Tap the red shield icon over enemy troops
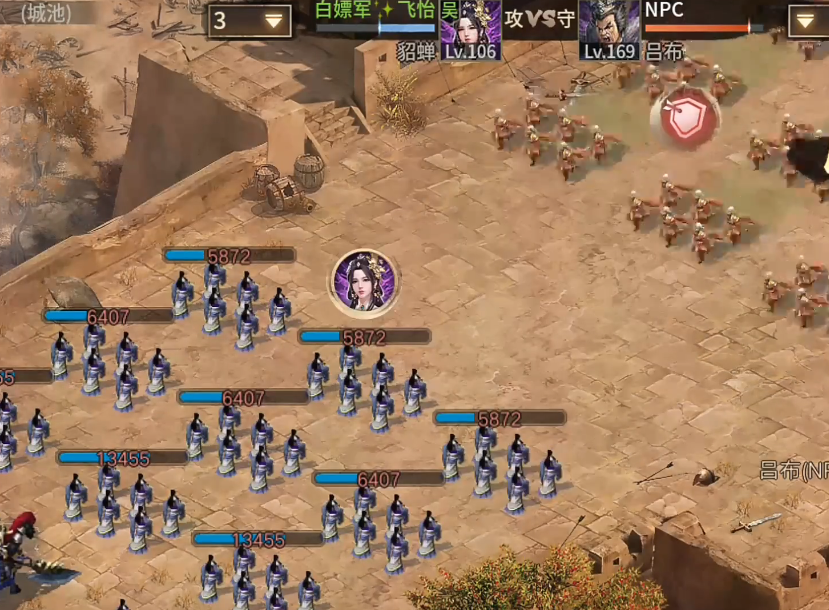Image resolution: width=829 pixels, height=610 pixels. coord(689,119)
